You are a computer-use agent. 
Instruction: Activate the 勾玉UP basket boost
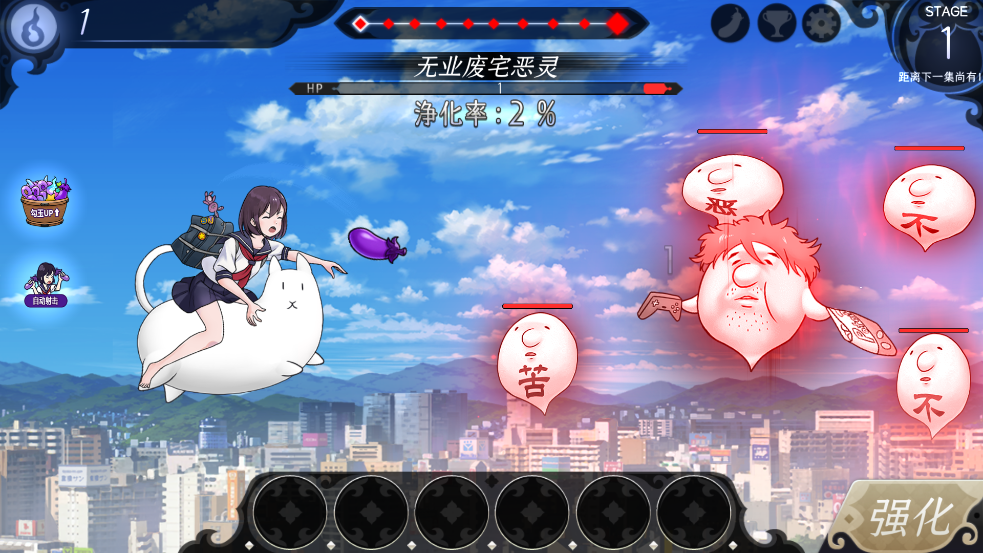45,201
